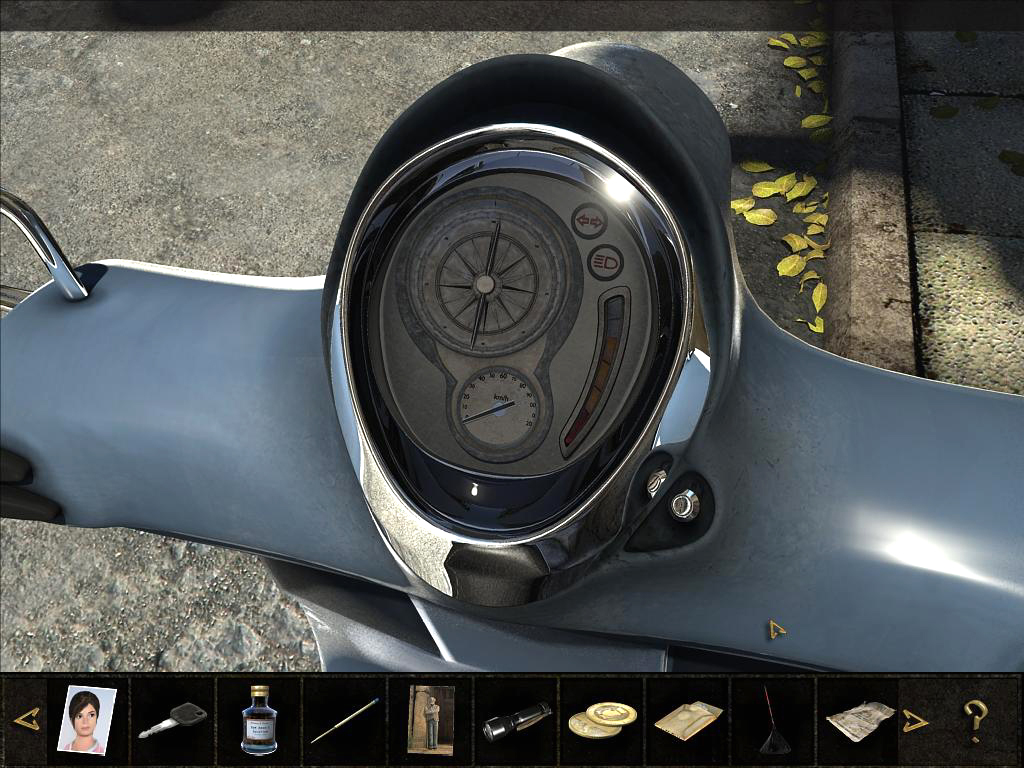Open help with the question mark button
The image size is (1024, 768).
975,720
